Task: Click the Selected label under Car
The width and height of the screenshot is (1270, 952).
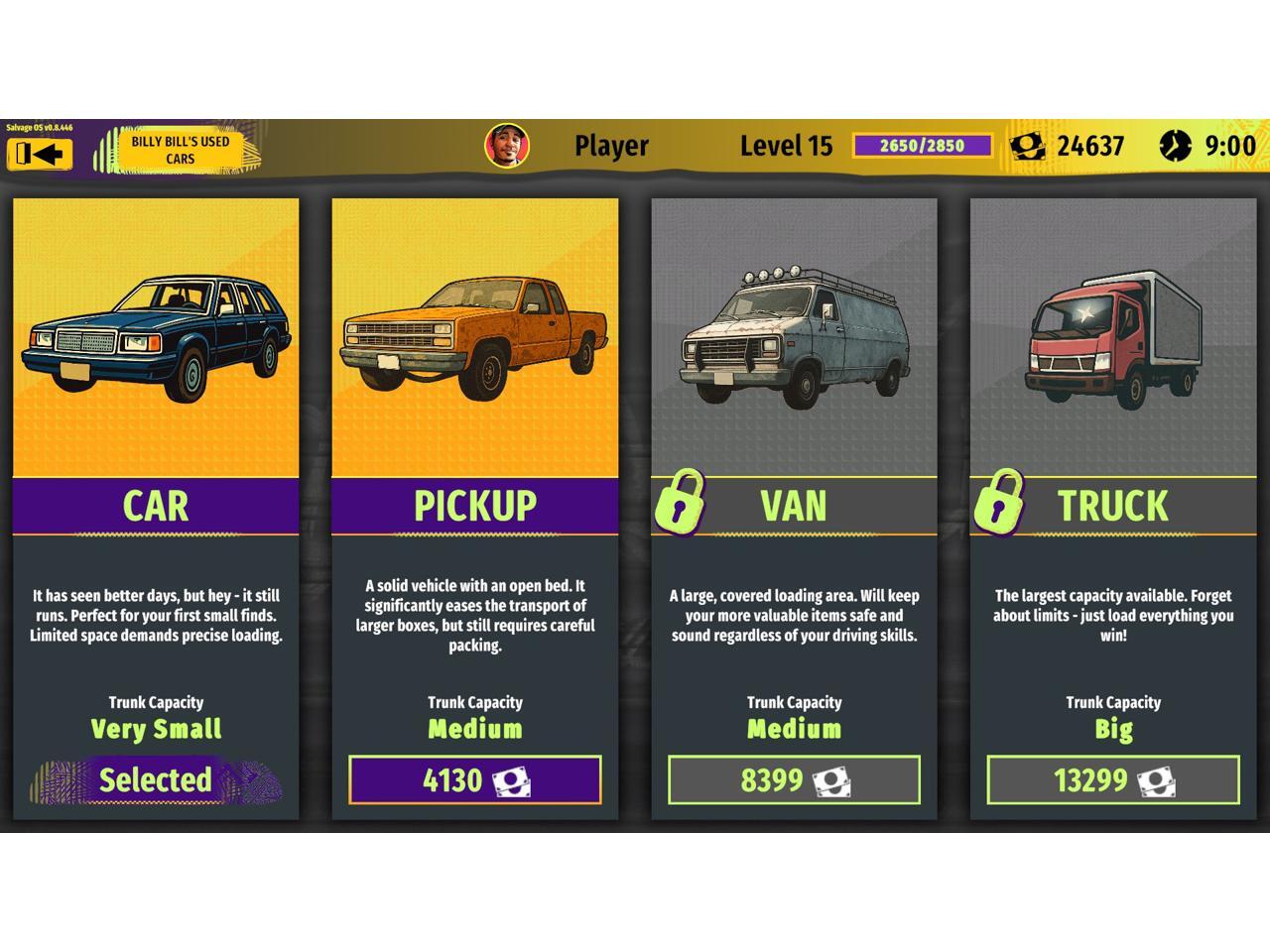Action: point(156,780)
